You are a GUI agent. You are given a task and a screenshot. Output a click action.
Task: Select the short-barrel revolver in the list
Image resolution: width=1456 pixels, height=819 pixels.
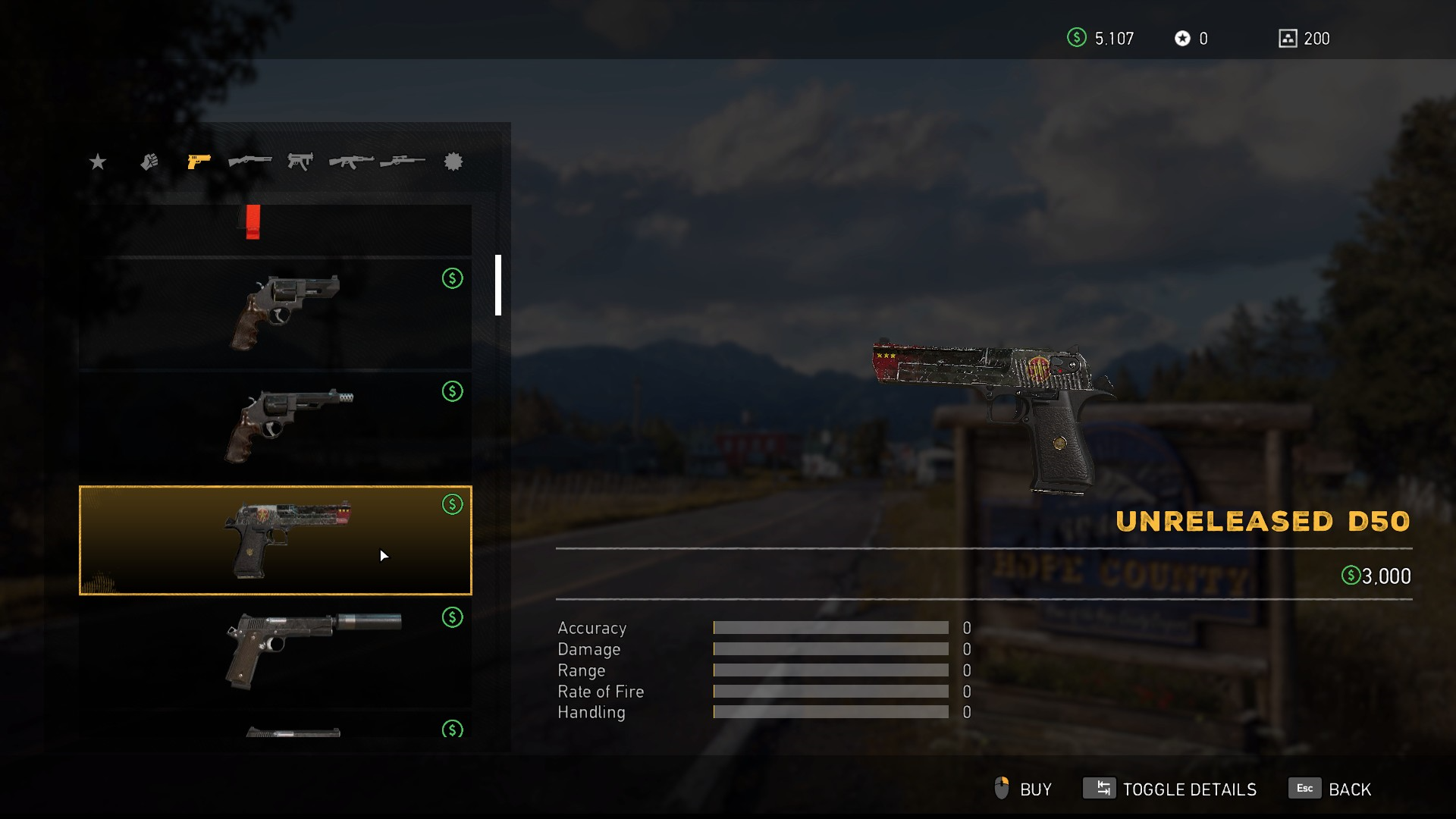pyautogui.click(x=275, y=312)
